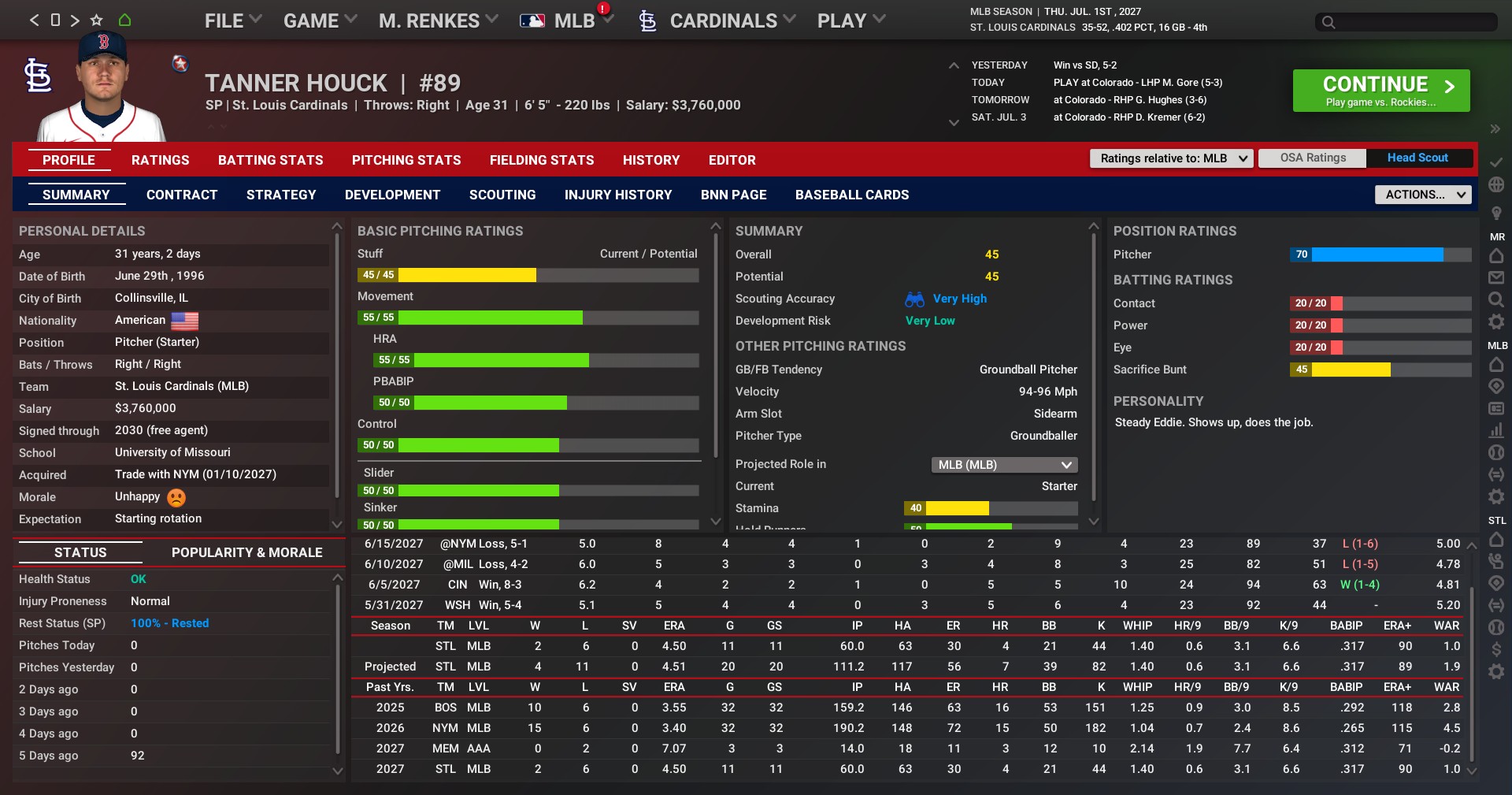Show the INJURY HISTORY sub-tab
Screen dimensions: 1512x795
click(x=618, y=195)
